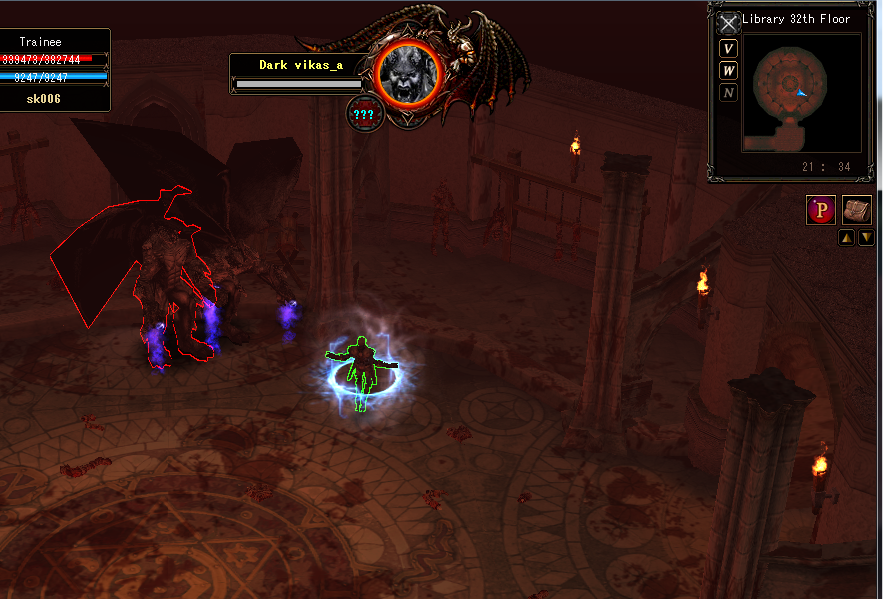Click the gold down arrow button

click(x=866, y=238)
